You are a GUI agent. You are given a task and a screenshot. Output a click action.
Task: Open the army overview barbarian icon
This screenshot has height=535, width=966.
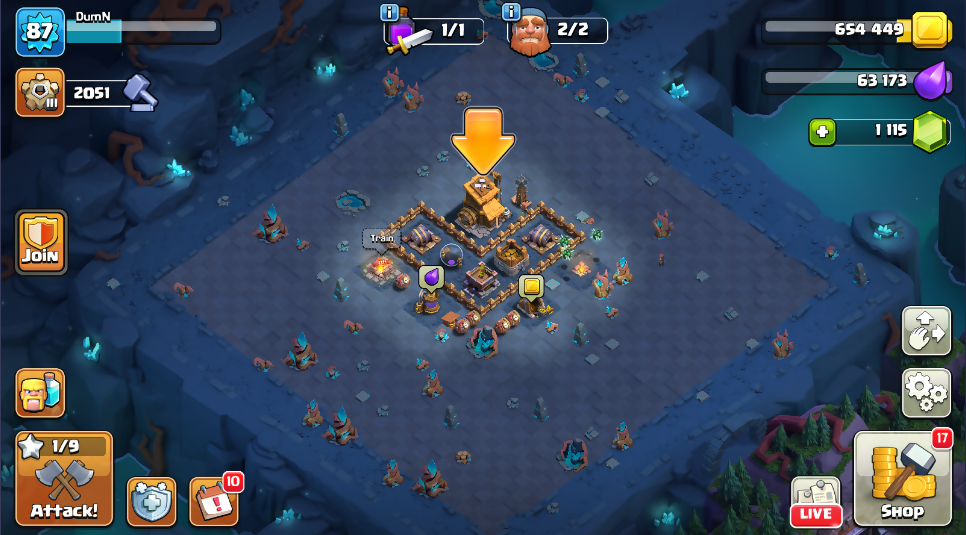(40, 392)
